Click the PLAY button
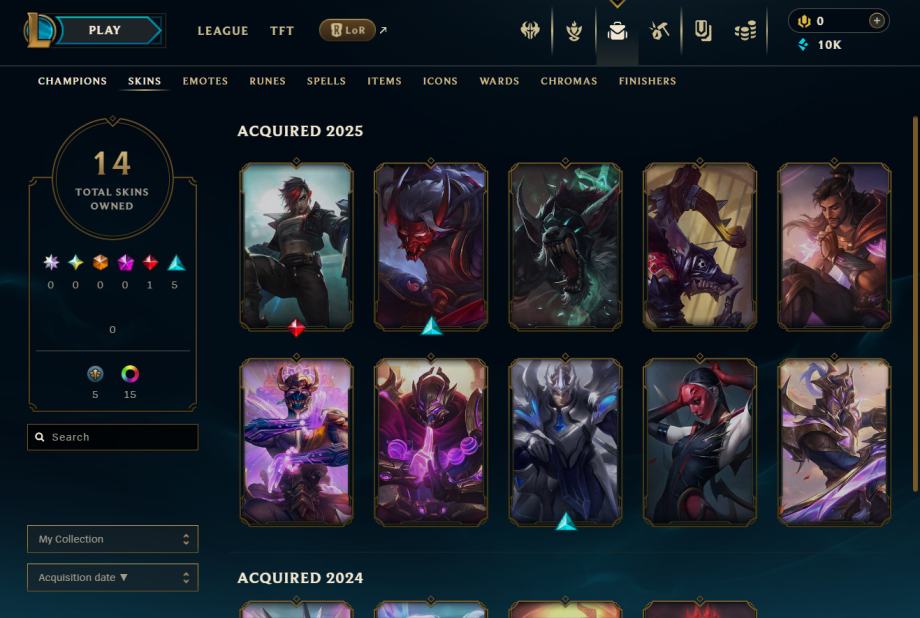Screen dimensions: 920x618 [105, 31]
